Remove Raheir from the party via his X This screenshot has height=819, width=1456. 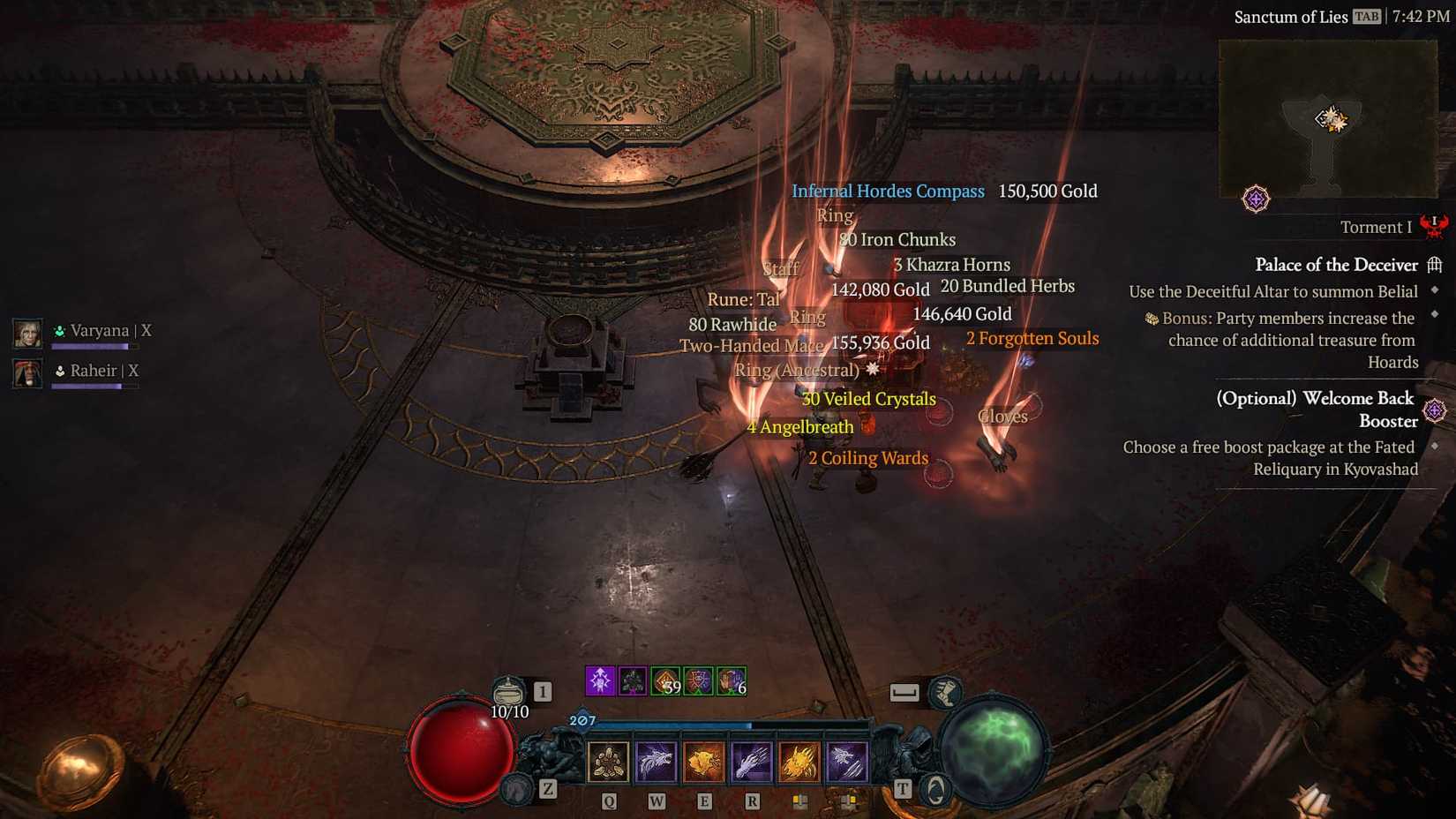coord(133,371)
